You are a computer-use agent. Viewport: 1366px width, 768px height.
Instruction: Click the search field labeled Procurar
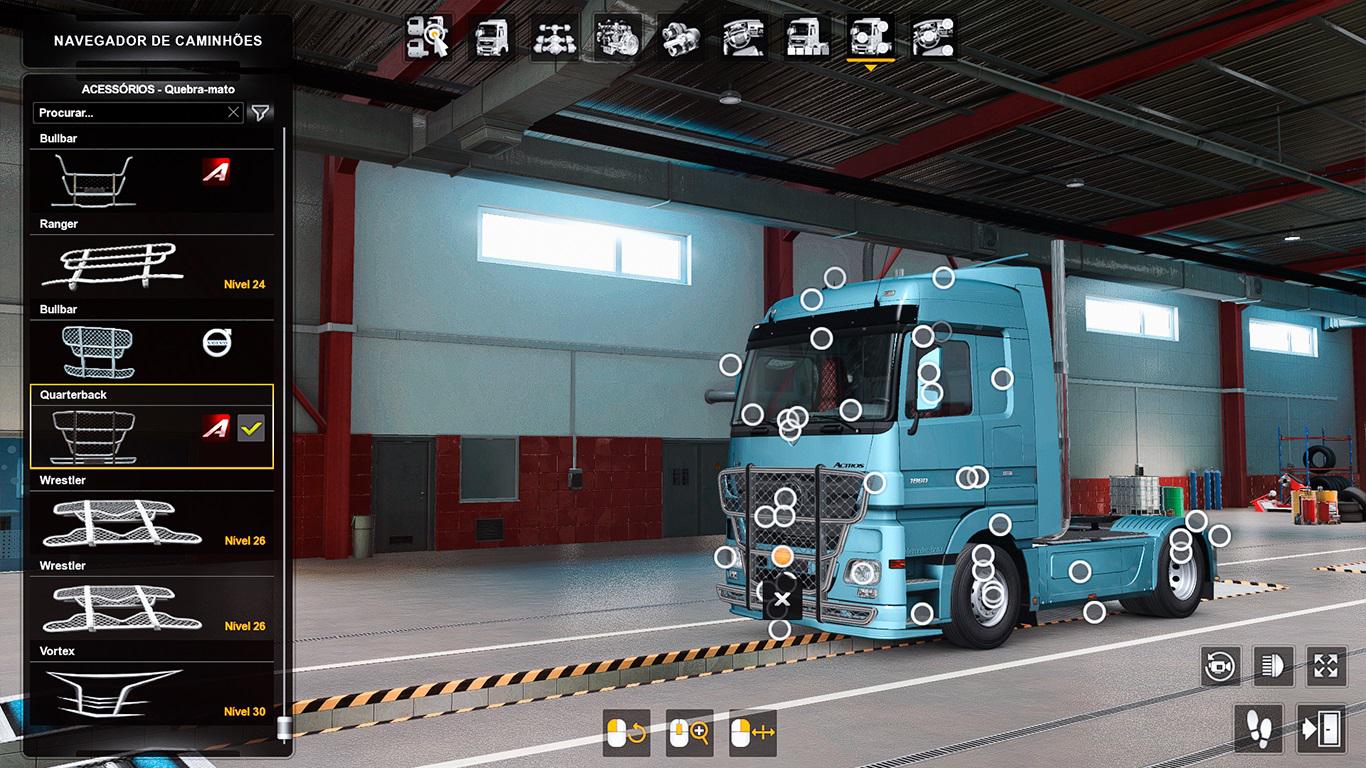coord(130,113)
